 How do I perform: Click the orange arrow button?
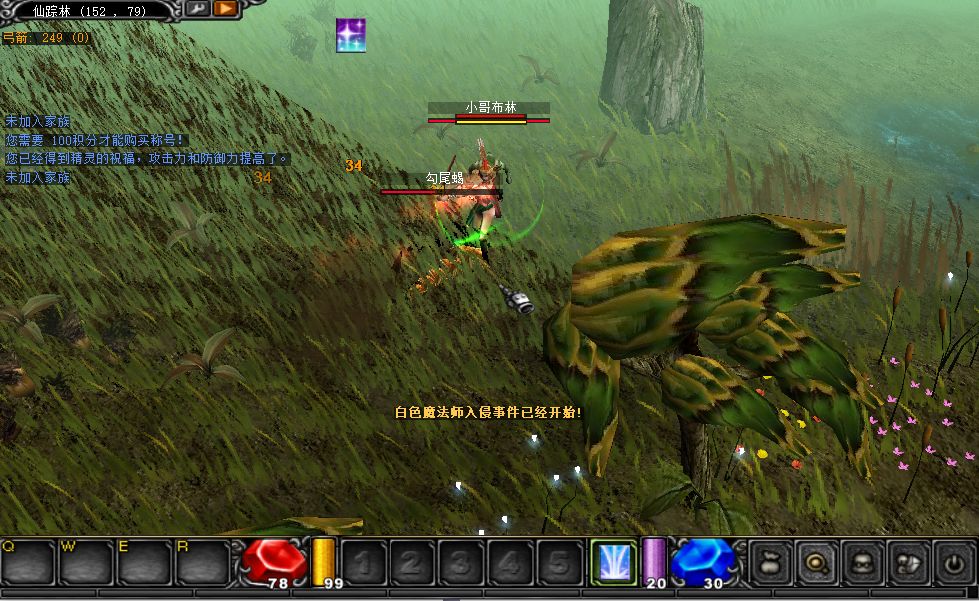click(x=225, y=9)
